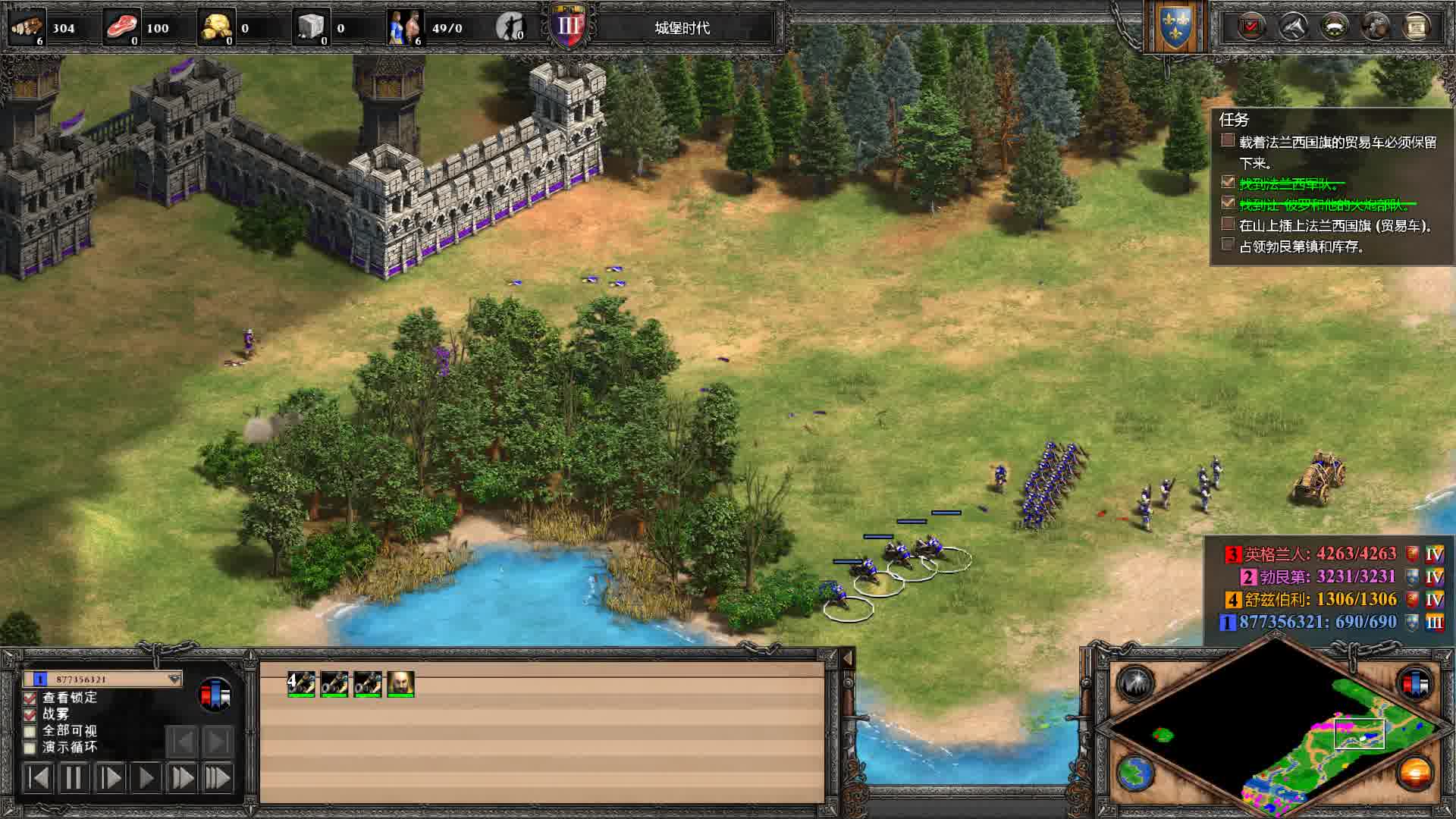Enable the 演示循环 checkbox
Screen dimensions: 1456x819
[x=30, y=748]
